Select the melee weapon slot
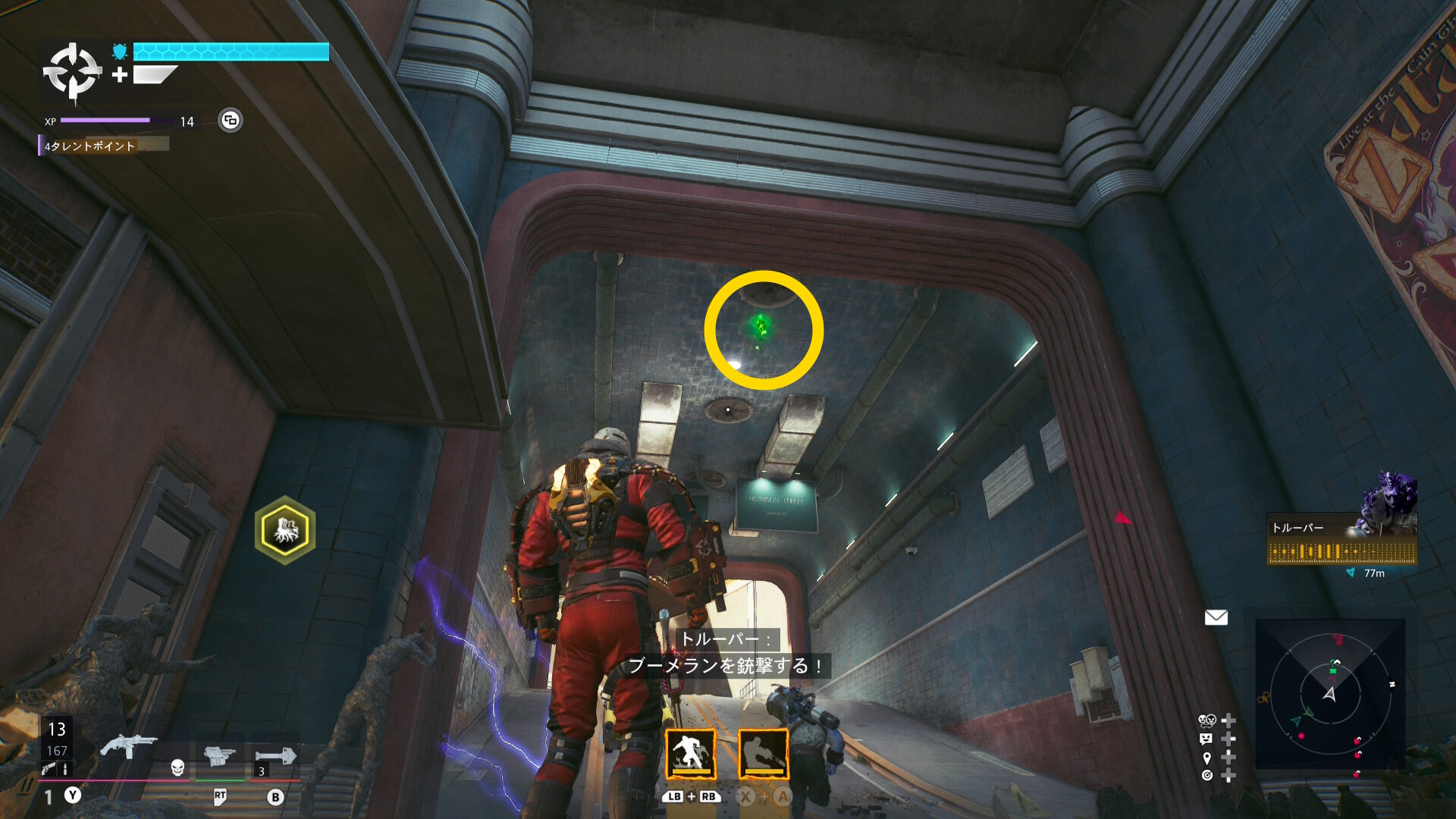Screen dimensions: 1456x819 click(275, 755)
